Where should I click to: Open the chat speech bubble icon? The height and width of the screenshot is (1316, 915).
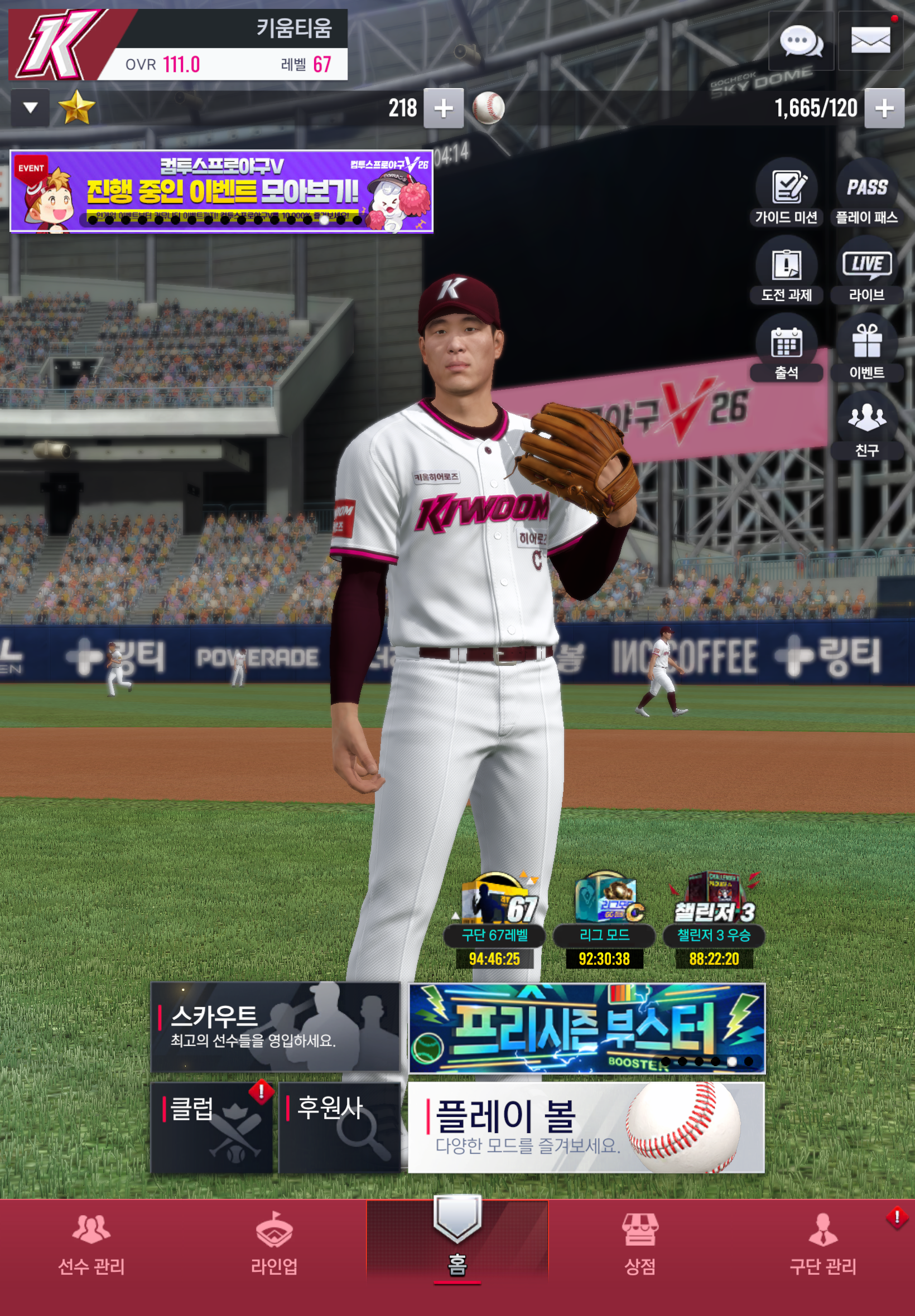pos(801,41)
